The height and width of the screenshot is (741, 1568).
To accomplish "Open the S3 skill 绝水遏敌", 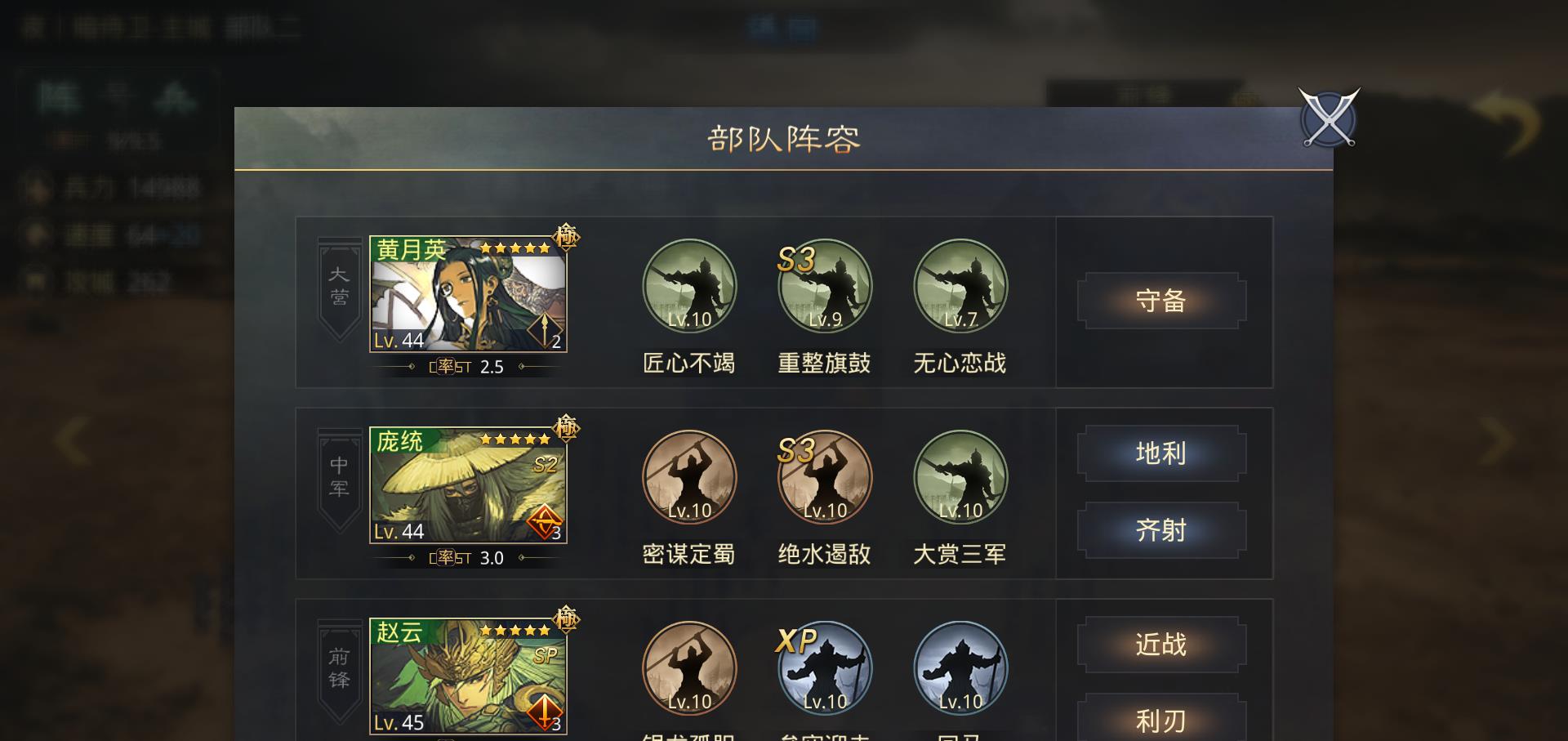I will coord(825,479).
